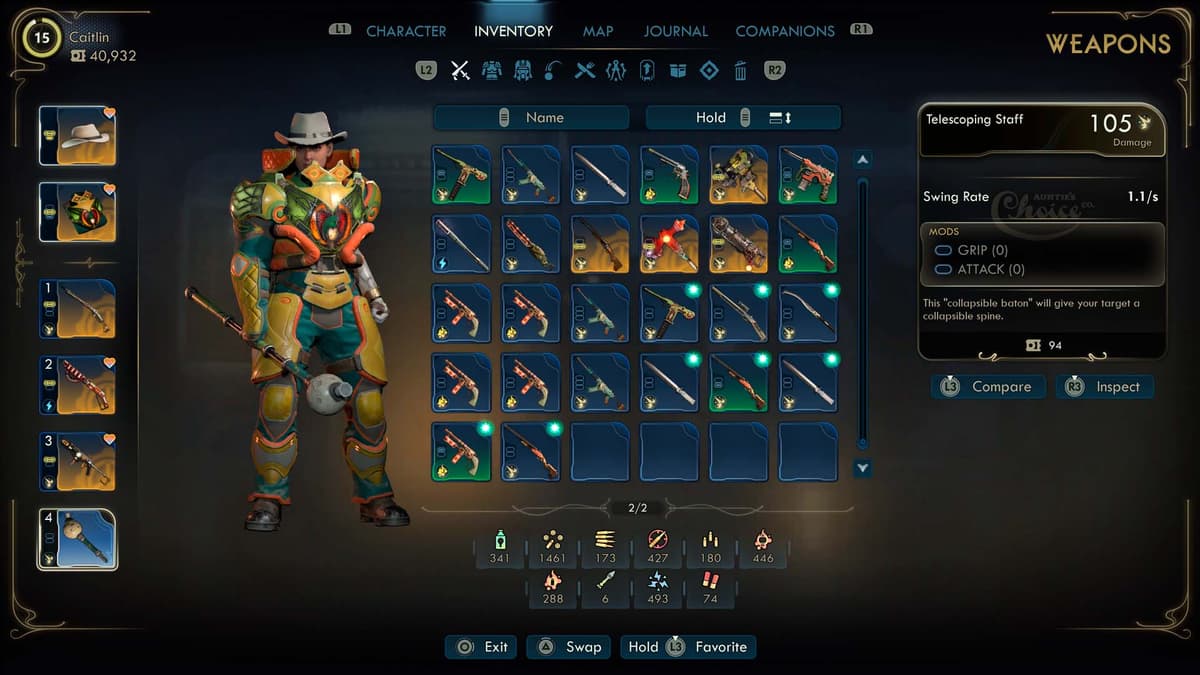Open the Map tab

(598, 31)
